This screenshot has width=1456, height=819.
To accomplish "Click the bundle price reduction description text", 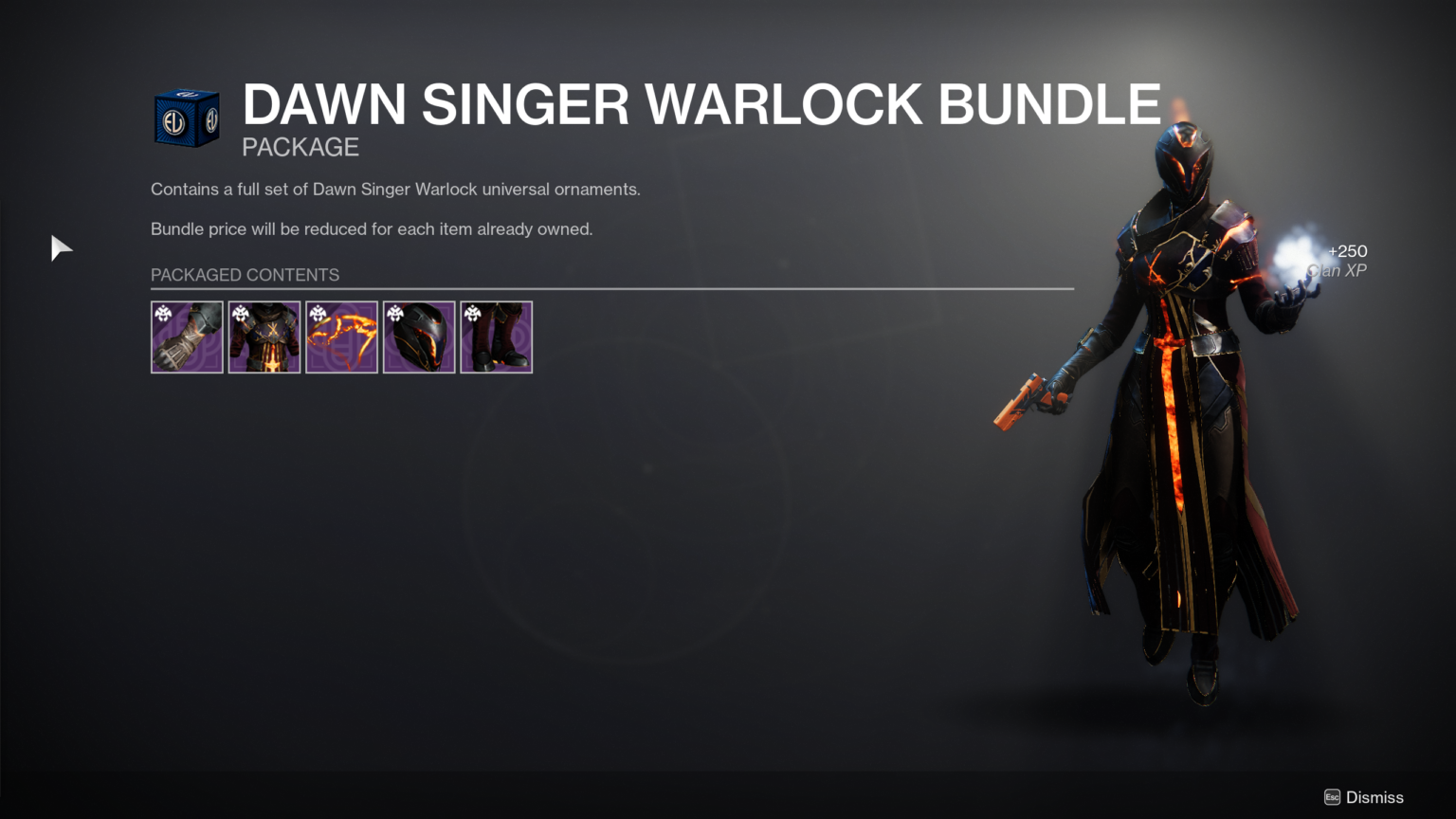I will pos(372,228).
